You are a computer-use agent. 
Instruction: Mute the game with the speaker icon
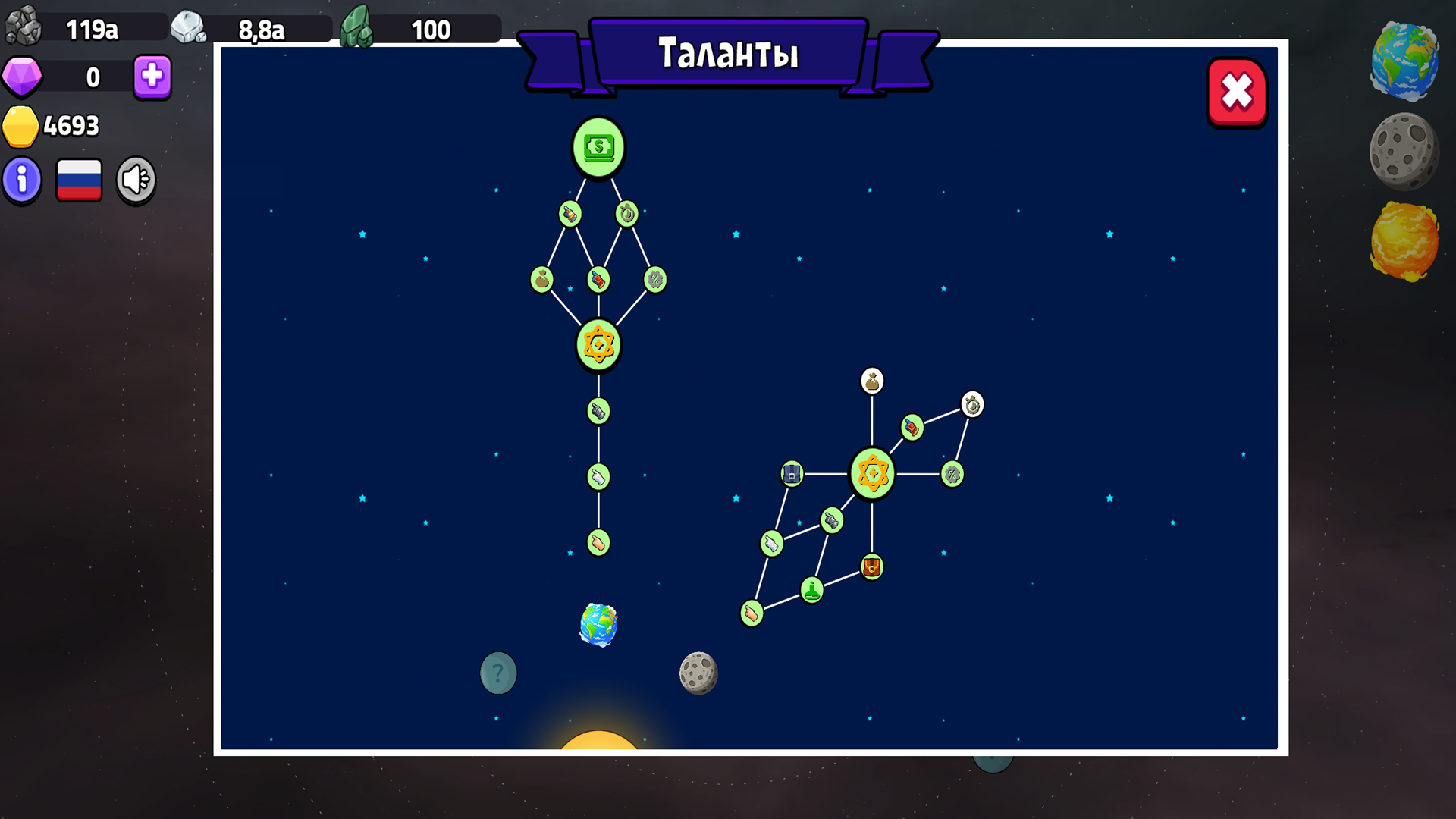135,179
